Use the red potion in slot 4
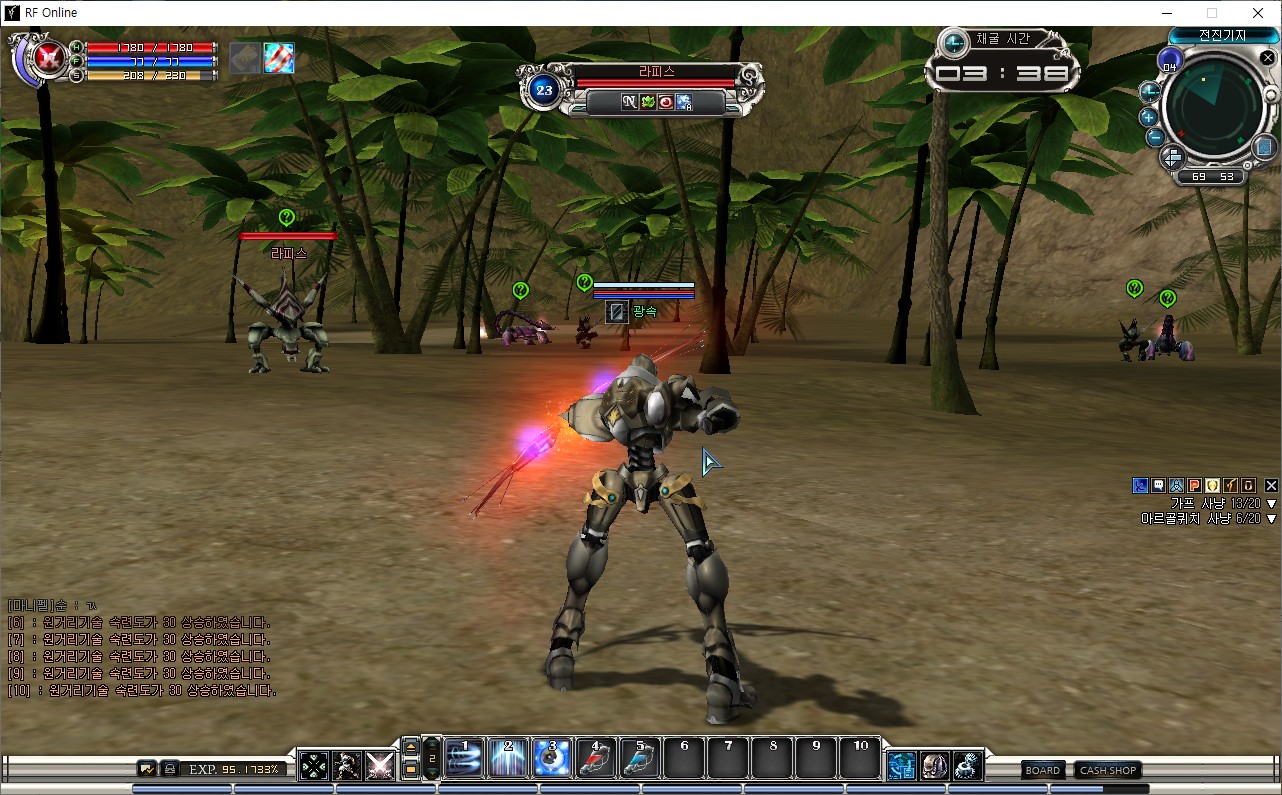Image resolution: width=1282 pixels, height=795 pixels. tap(596, 759)
